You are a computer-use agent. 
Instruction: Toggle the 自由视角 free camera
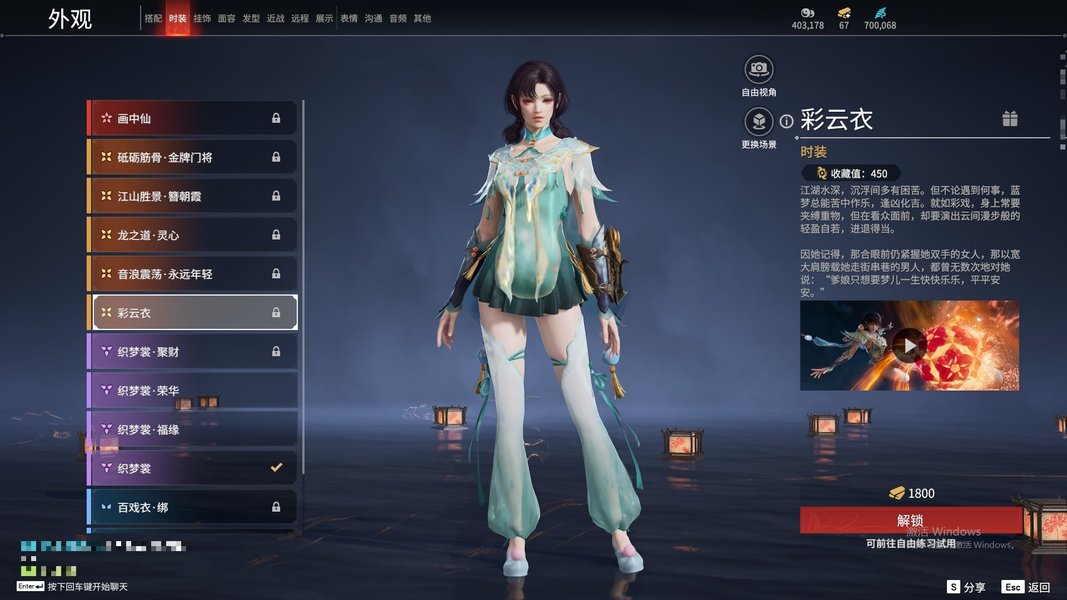(759, 69)
